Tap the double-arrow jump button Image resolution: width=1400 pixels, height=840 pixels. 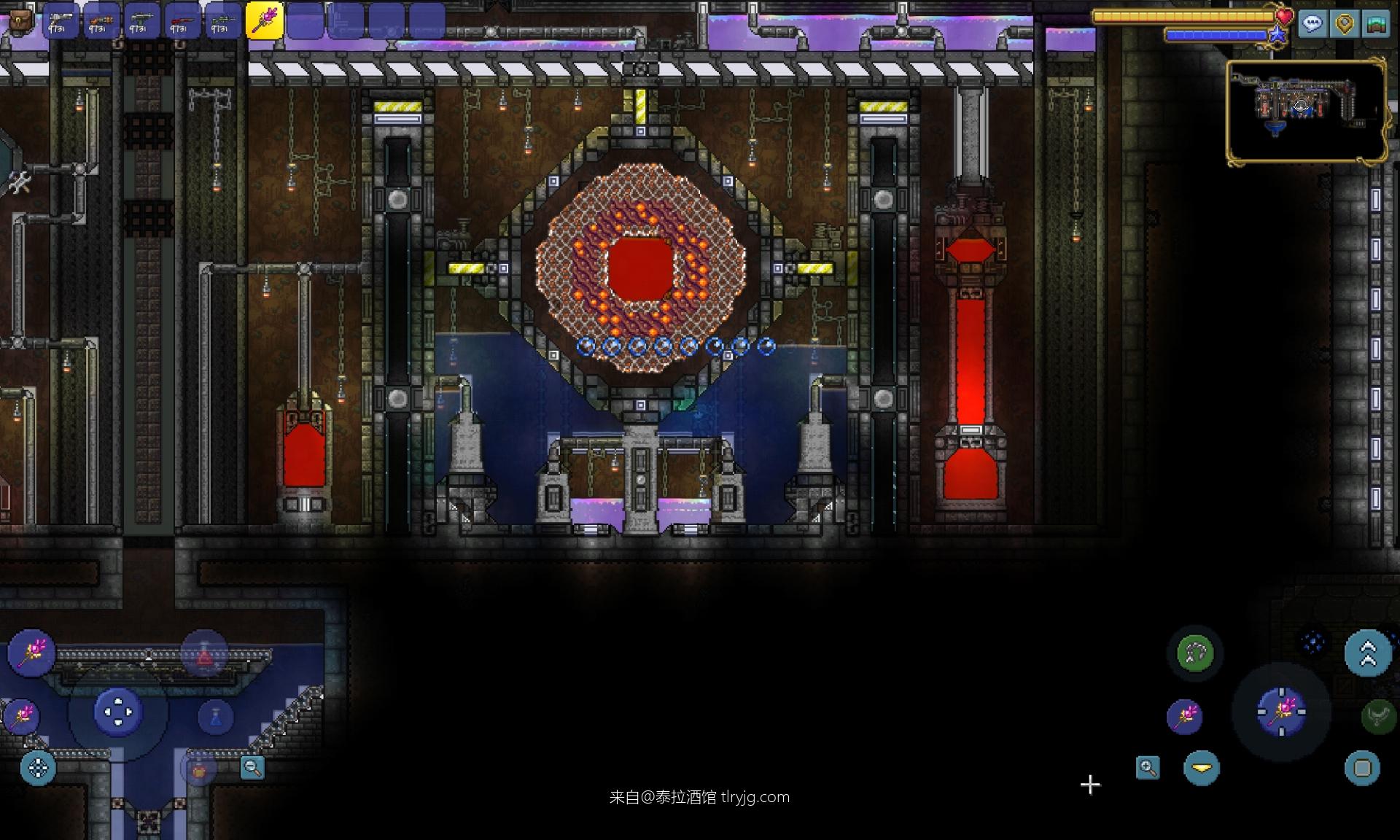tap(1367, 653)
